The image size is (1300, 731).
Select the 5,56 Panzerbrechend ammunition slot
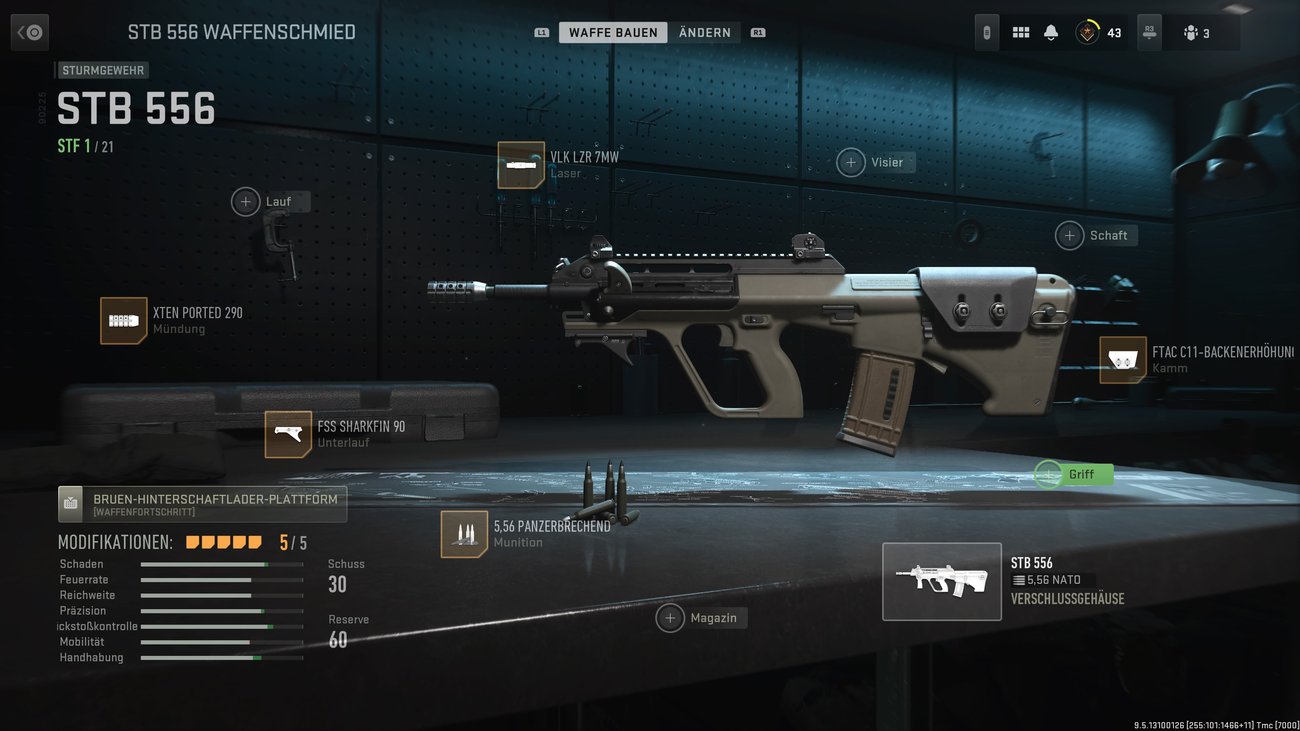(x=464, y=534)
